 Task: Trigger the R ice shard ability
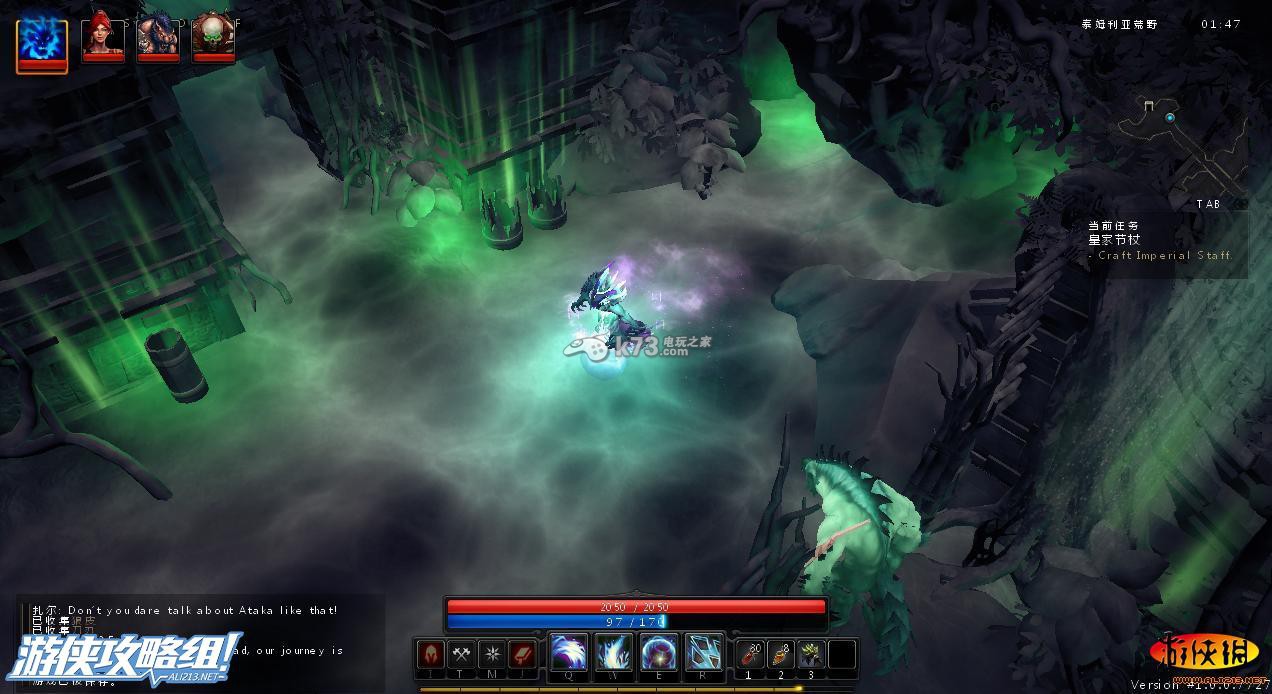(x=704, y=653)
